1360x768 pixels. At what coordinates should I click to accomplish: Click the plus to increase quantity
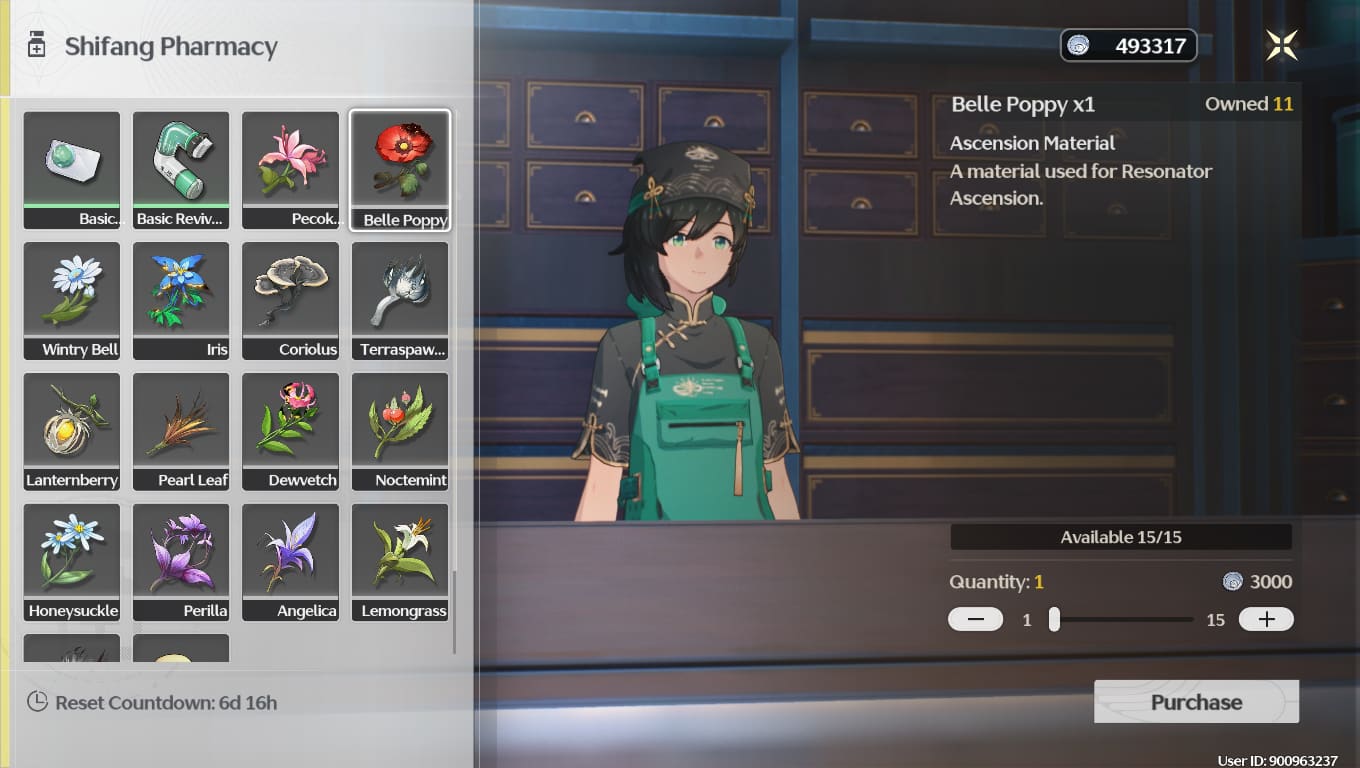tap(1266, 619)
